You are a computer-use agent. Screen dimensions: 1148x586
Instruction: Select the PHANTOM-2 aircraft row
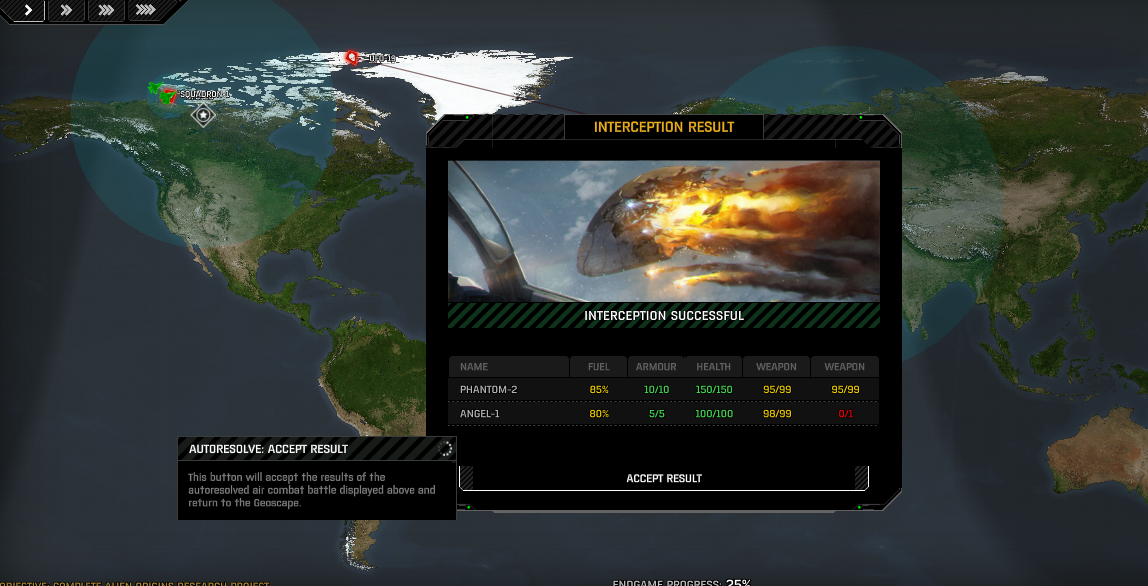pyautogui.click(x=663, y=389)
